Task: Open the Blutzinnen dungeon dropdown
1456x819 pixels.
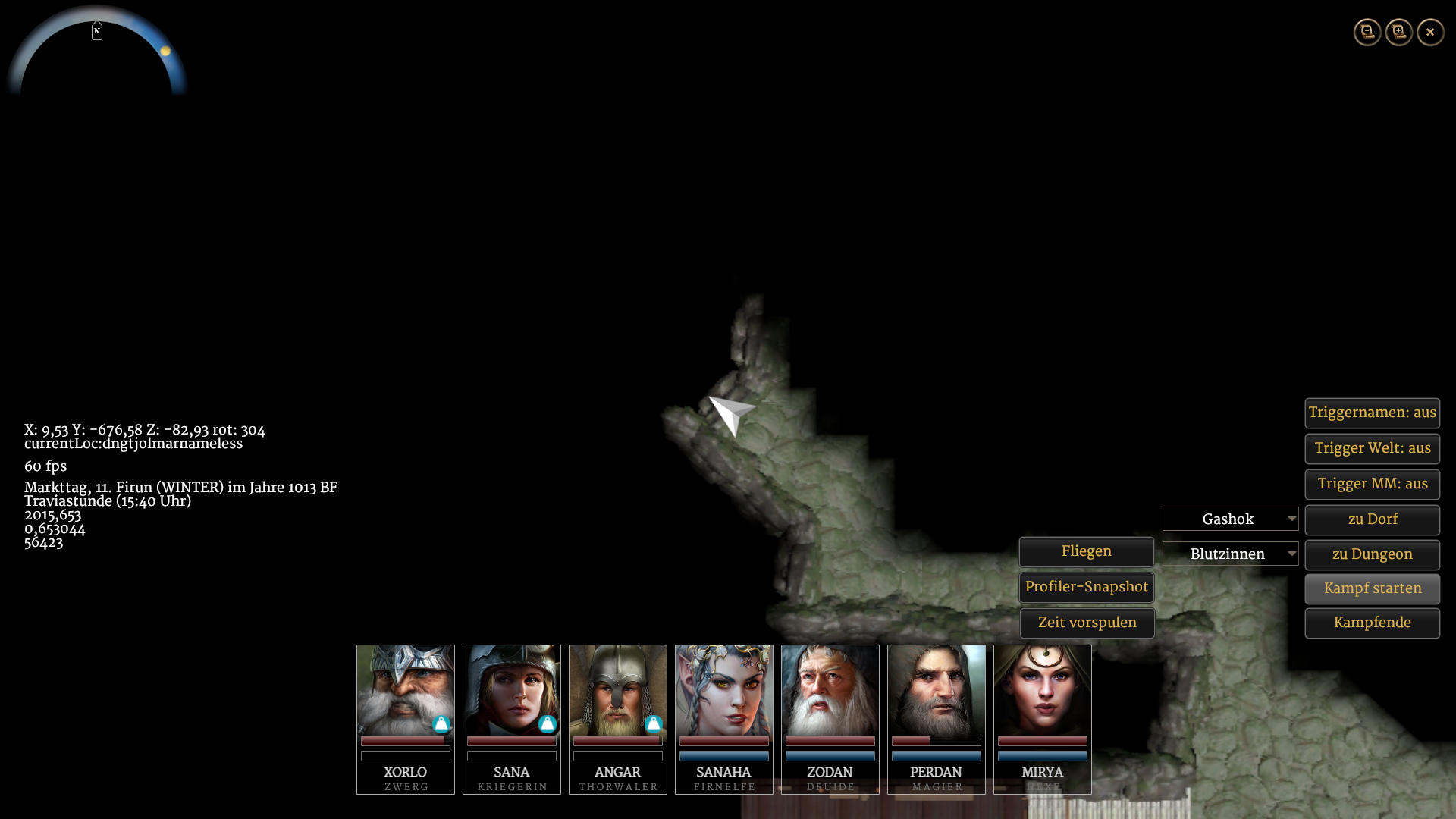Action: coord(1230,554)
